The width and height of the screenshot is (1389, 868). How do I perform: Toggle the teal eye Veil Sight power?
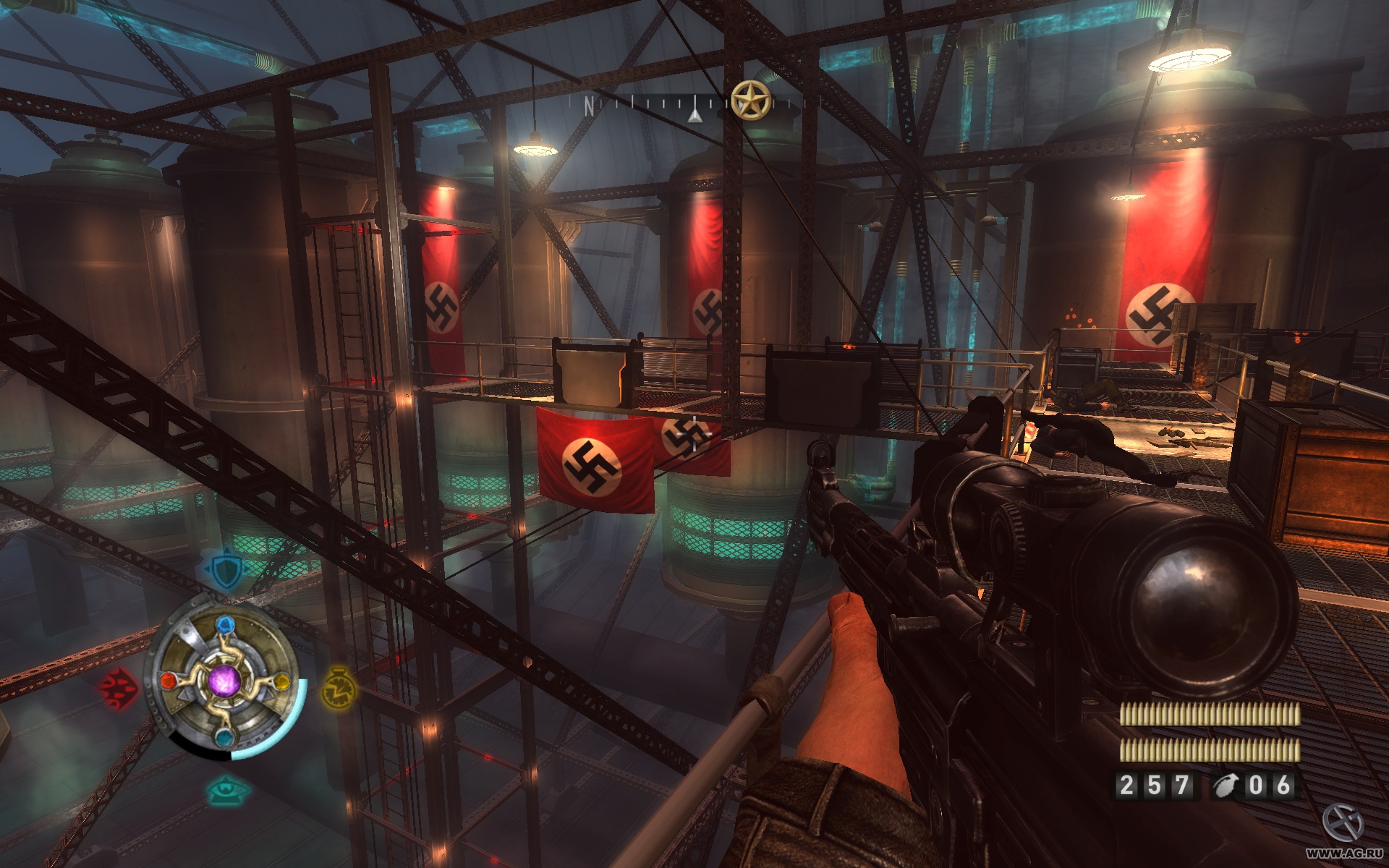coord(227,790)
